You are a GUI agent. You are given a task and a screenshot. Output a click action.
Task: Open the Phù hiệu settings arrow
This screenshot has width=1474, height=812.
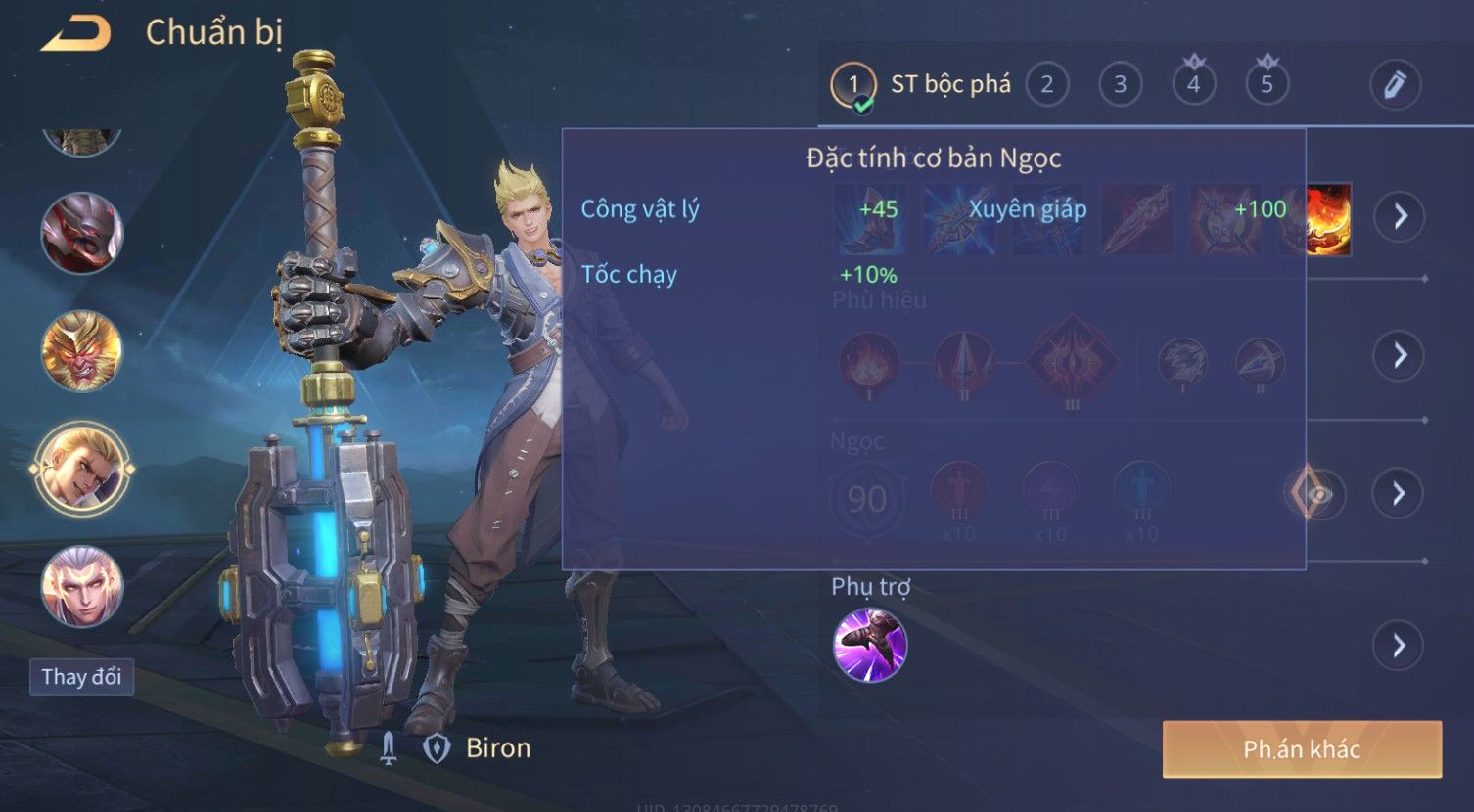[1400, 355]
